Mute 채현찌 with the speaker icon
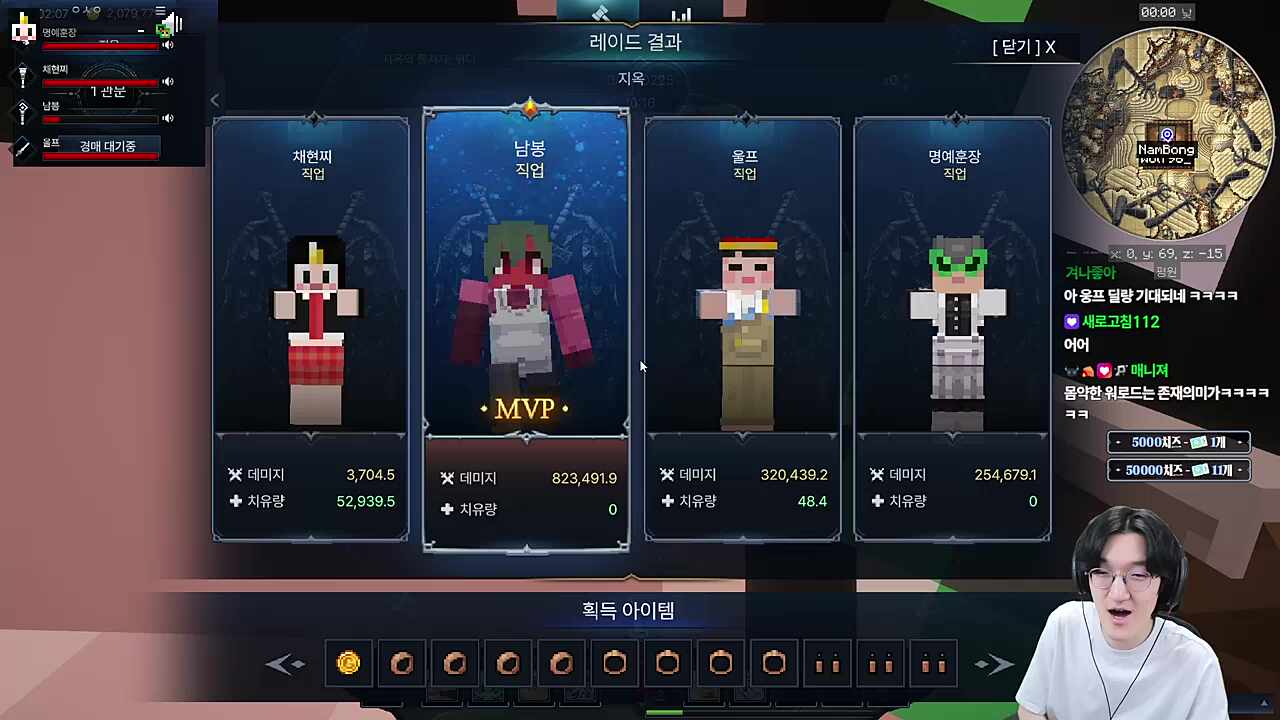 167,81
